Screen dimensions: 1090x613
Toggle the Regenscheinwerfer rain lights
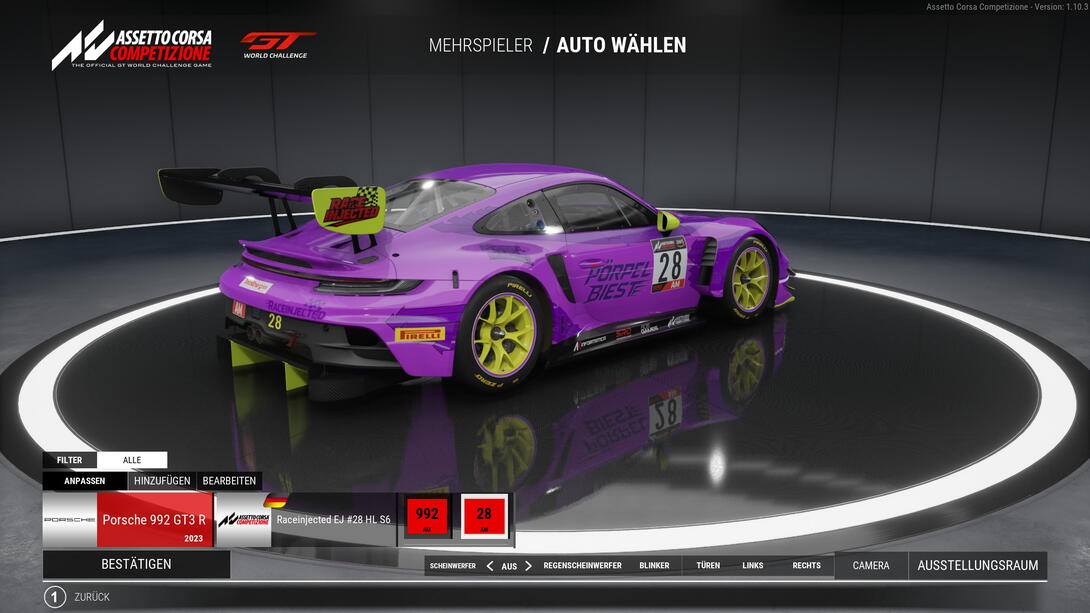pos(582,566)
